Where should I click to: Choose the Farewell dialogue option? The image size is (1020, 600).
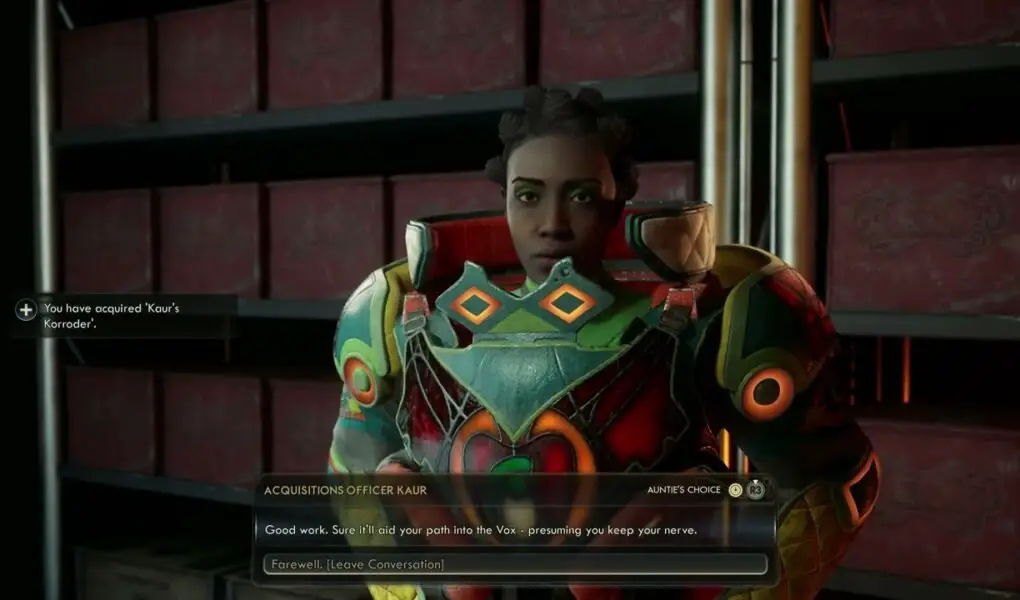514,564
